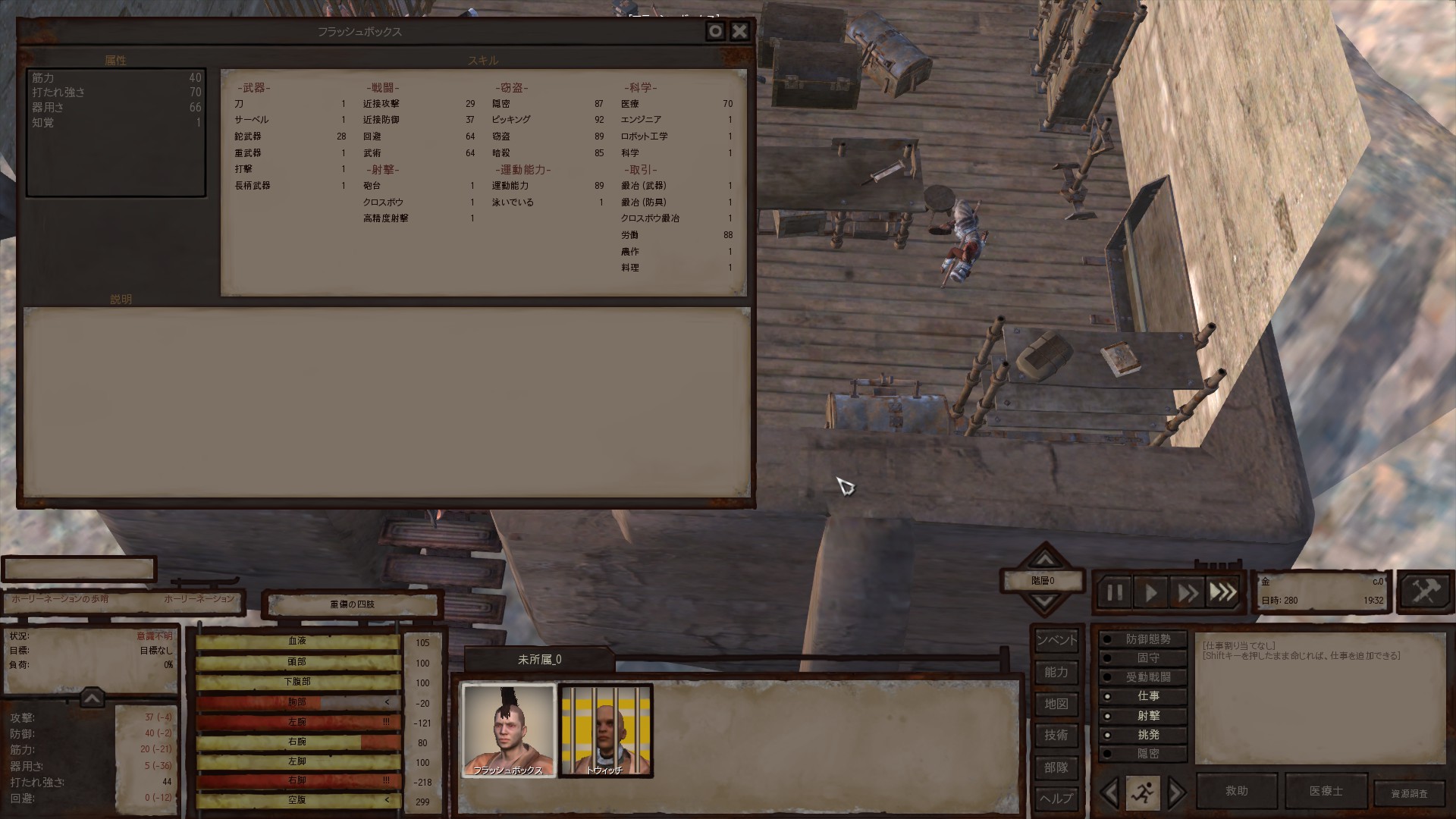Open the 部隊 squad menu
The image size is (1456, 819).
click(x=1056, y=767)
